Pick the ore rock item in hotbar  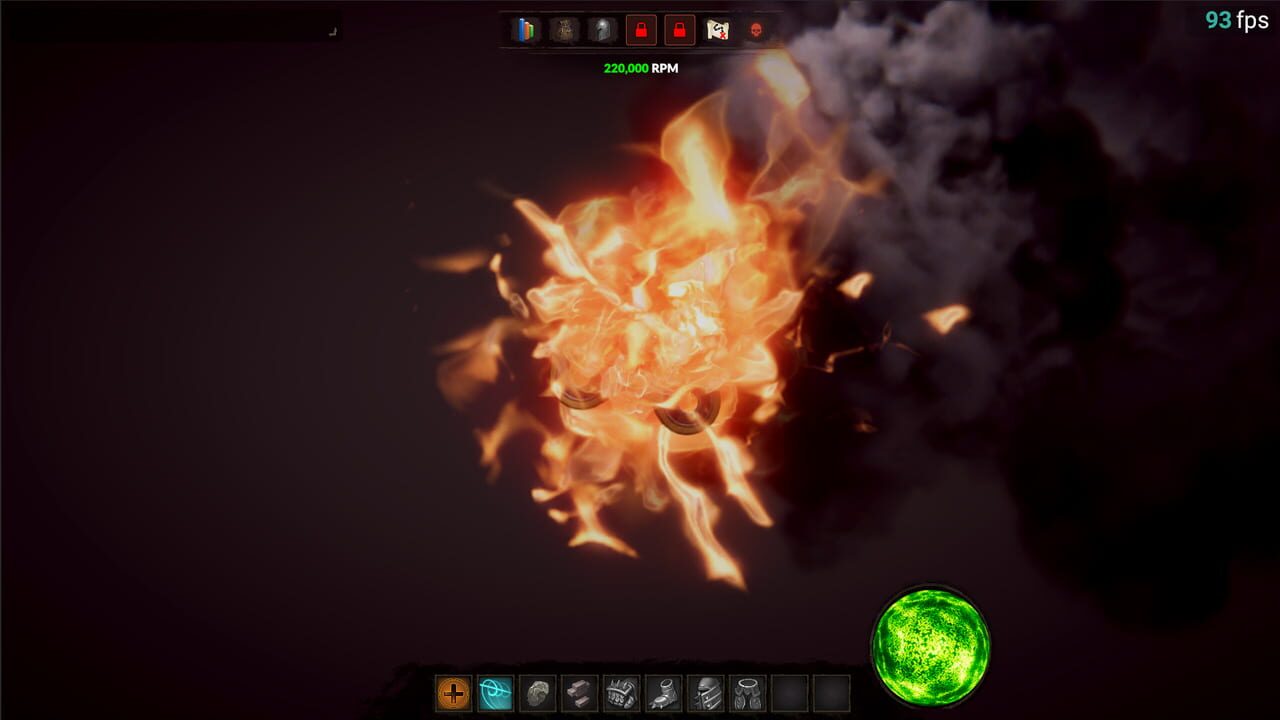coord(539,691)
